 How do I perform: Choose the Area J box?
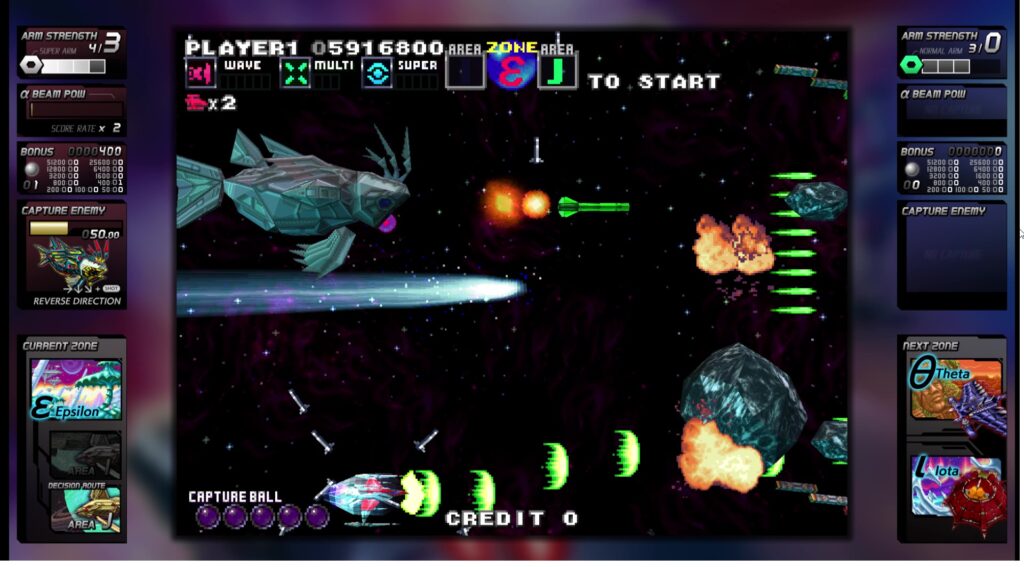(x=557, y=72)
